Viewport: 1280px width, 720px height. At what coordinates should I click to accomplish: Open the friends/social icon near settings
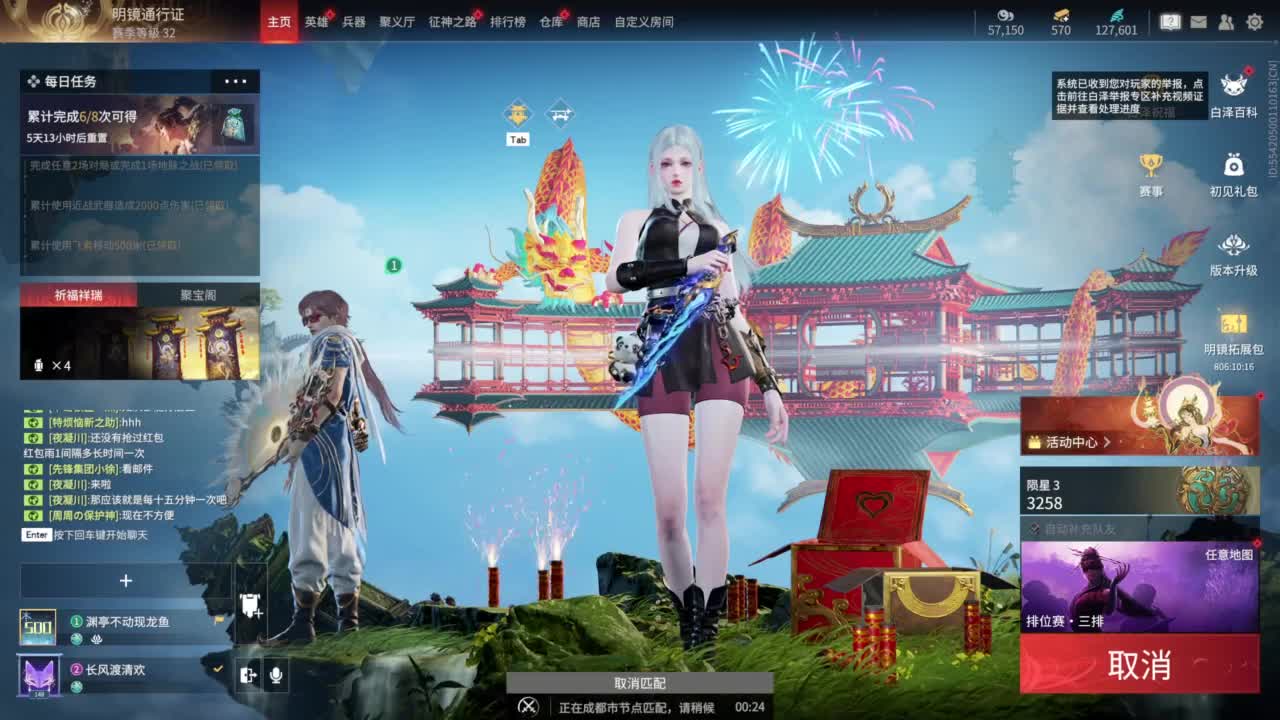[x=1225, y=20]
